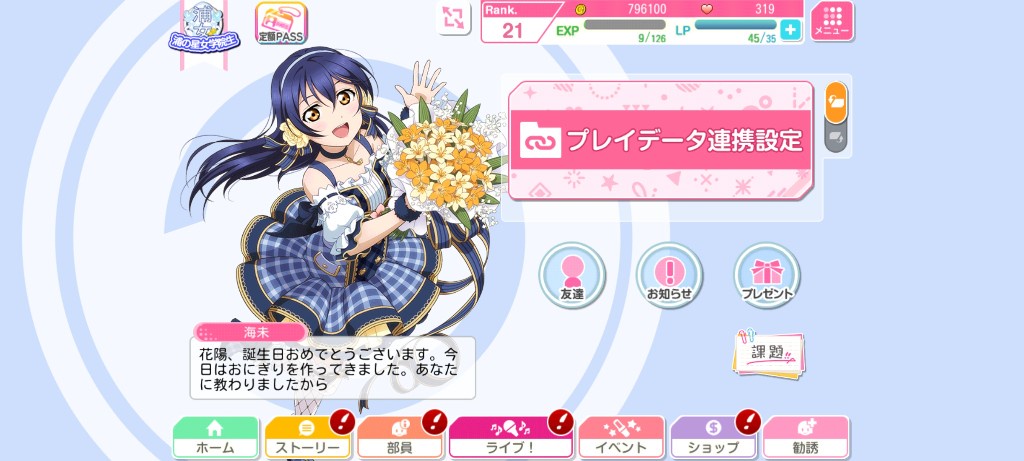Go to the ストーリー story section
Image resolution: width=1024 pixels, height=461 pixels.
(x=307, y=438)
